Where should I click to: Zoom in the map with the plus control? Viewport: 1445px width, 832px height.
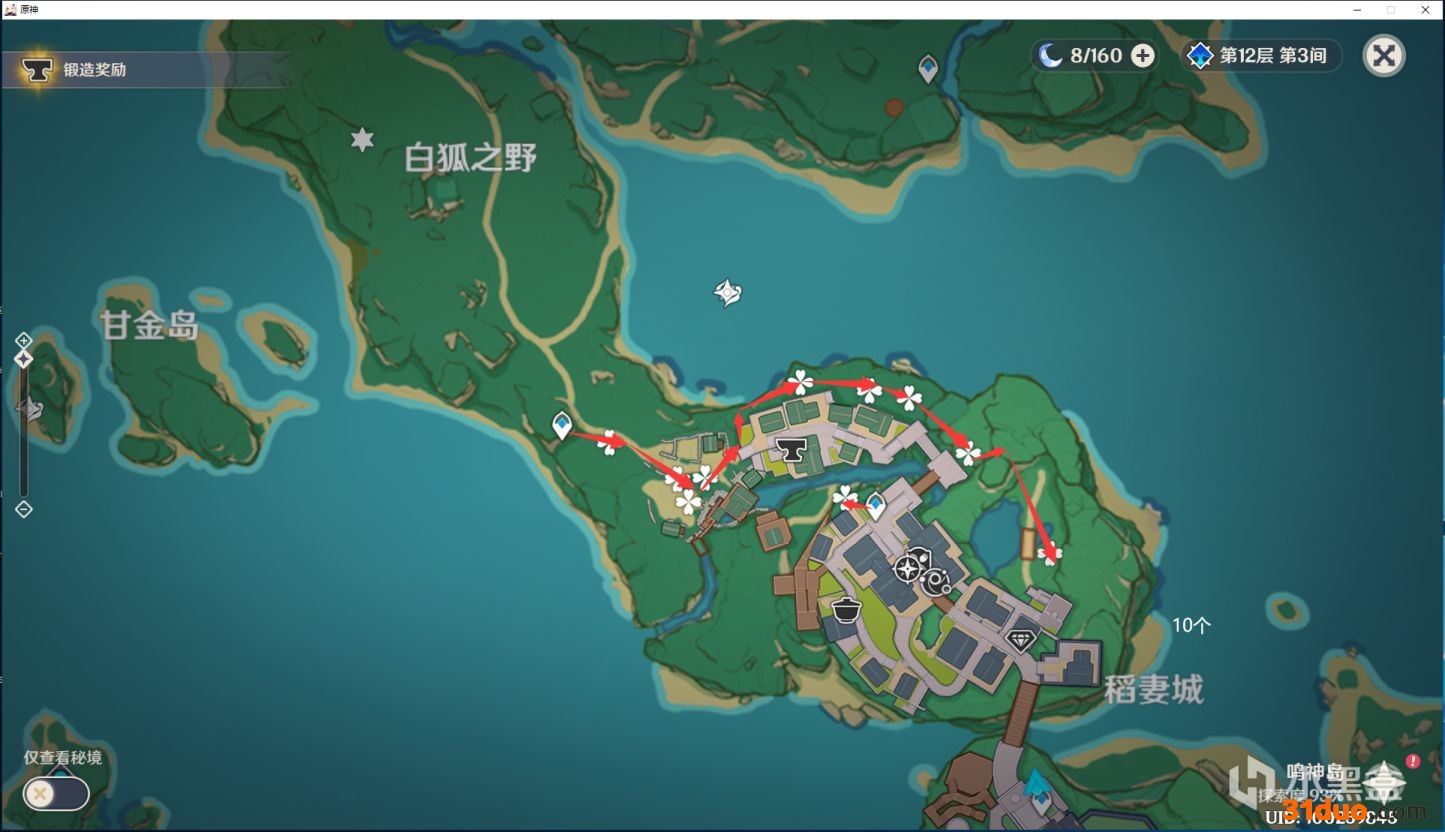24,341
